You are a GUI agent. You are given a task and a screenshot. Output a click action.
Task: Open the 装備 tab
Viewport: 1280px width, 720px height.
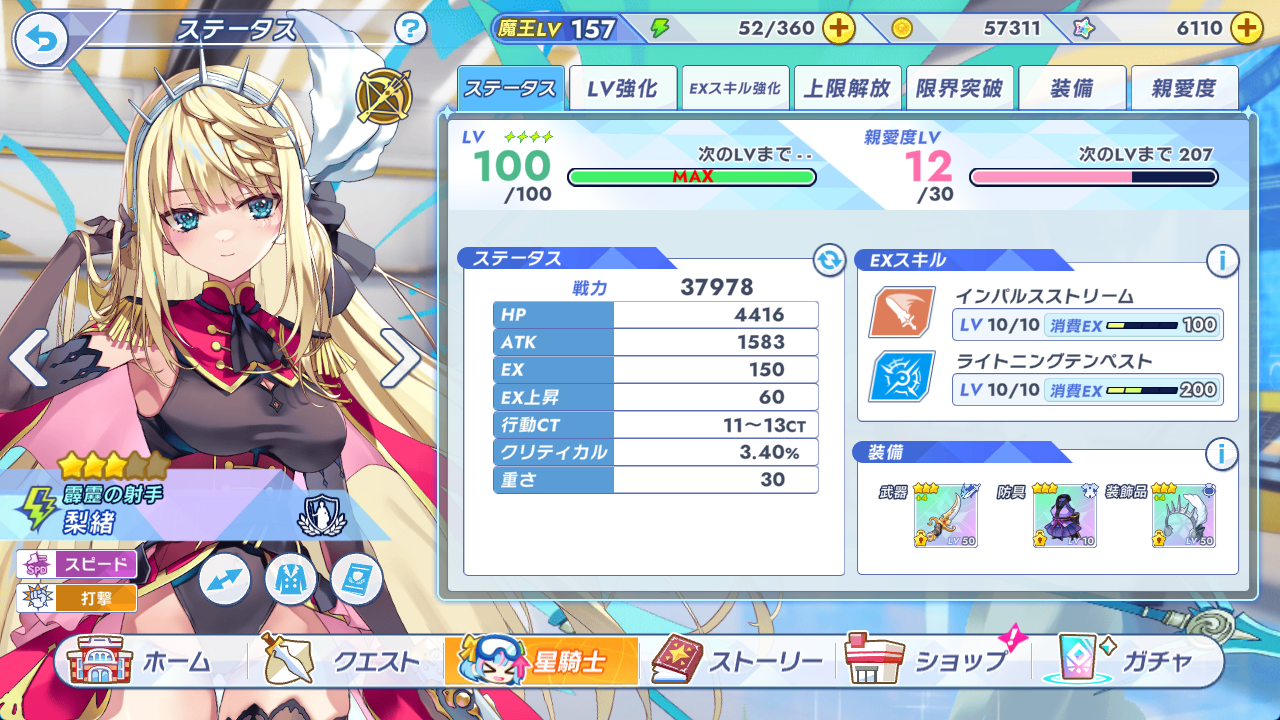tap(1072, 89)
